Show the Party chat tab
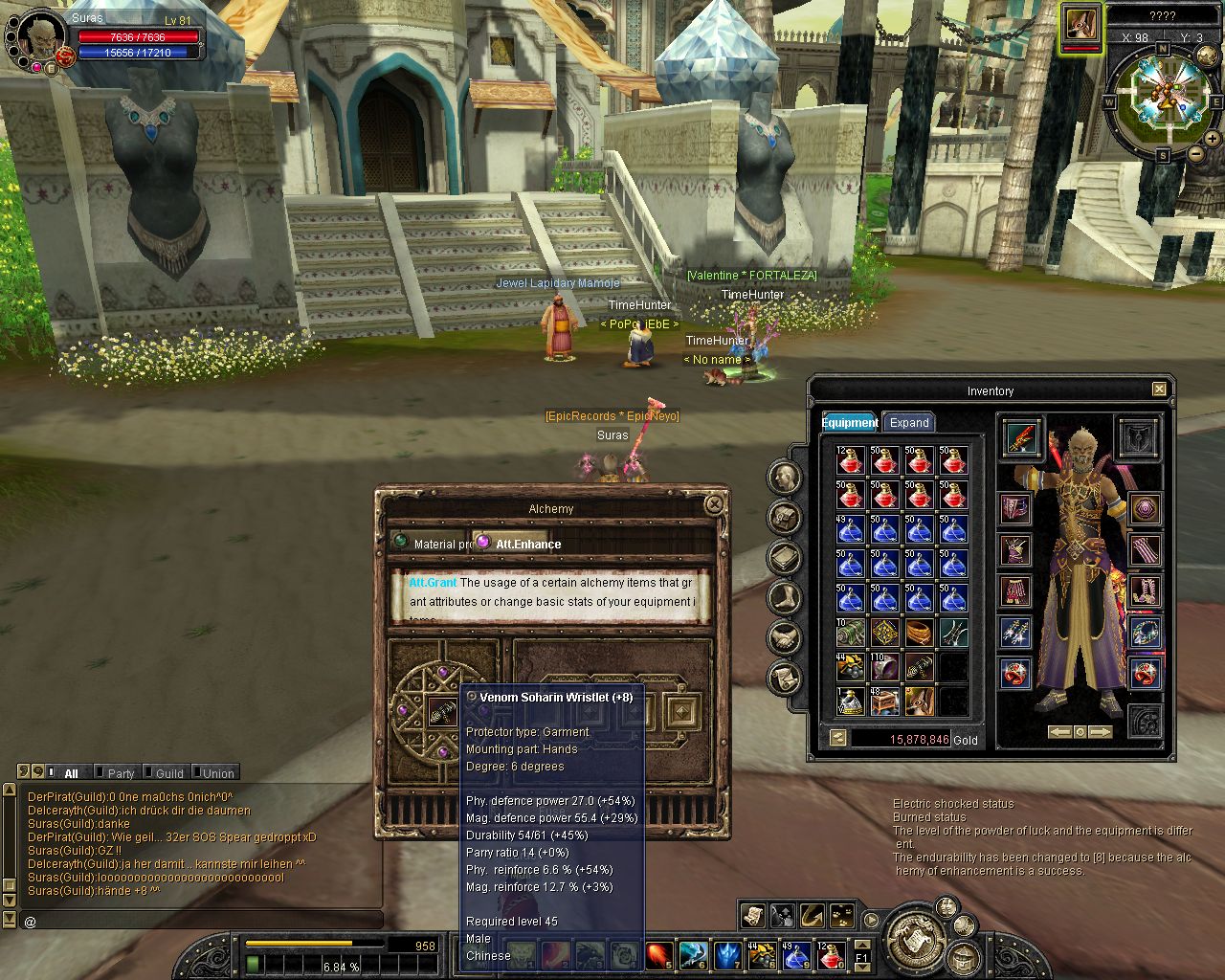The image size is (1225, 980). (x=121, y=773)
